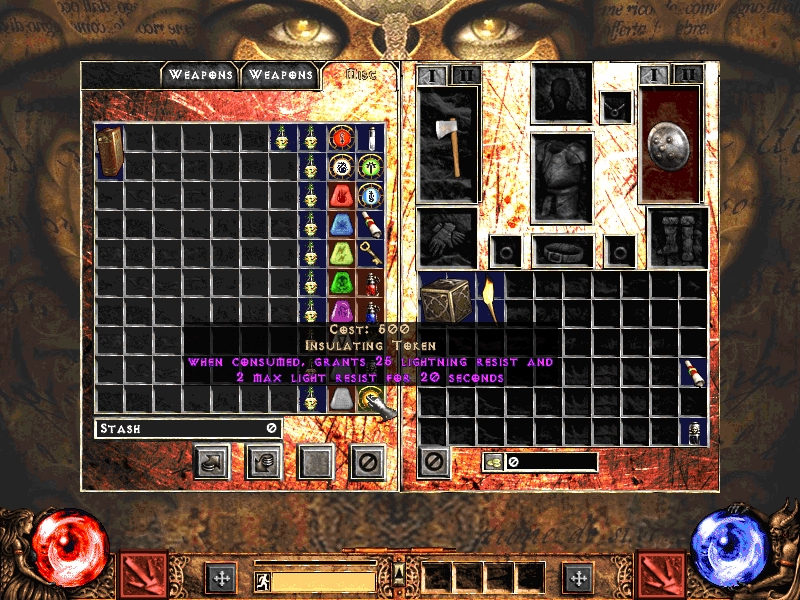The width and height of the screenshot is (800, 600).
Task: Switch to the Misc shop tab
Action: point(359,75)
